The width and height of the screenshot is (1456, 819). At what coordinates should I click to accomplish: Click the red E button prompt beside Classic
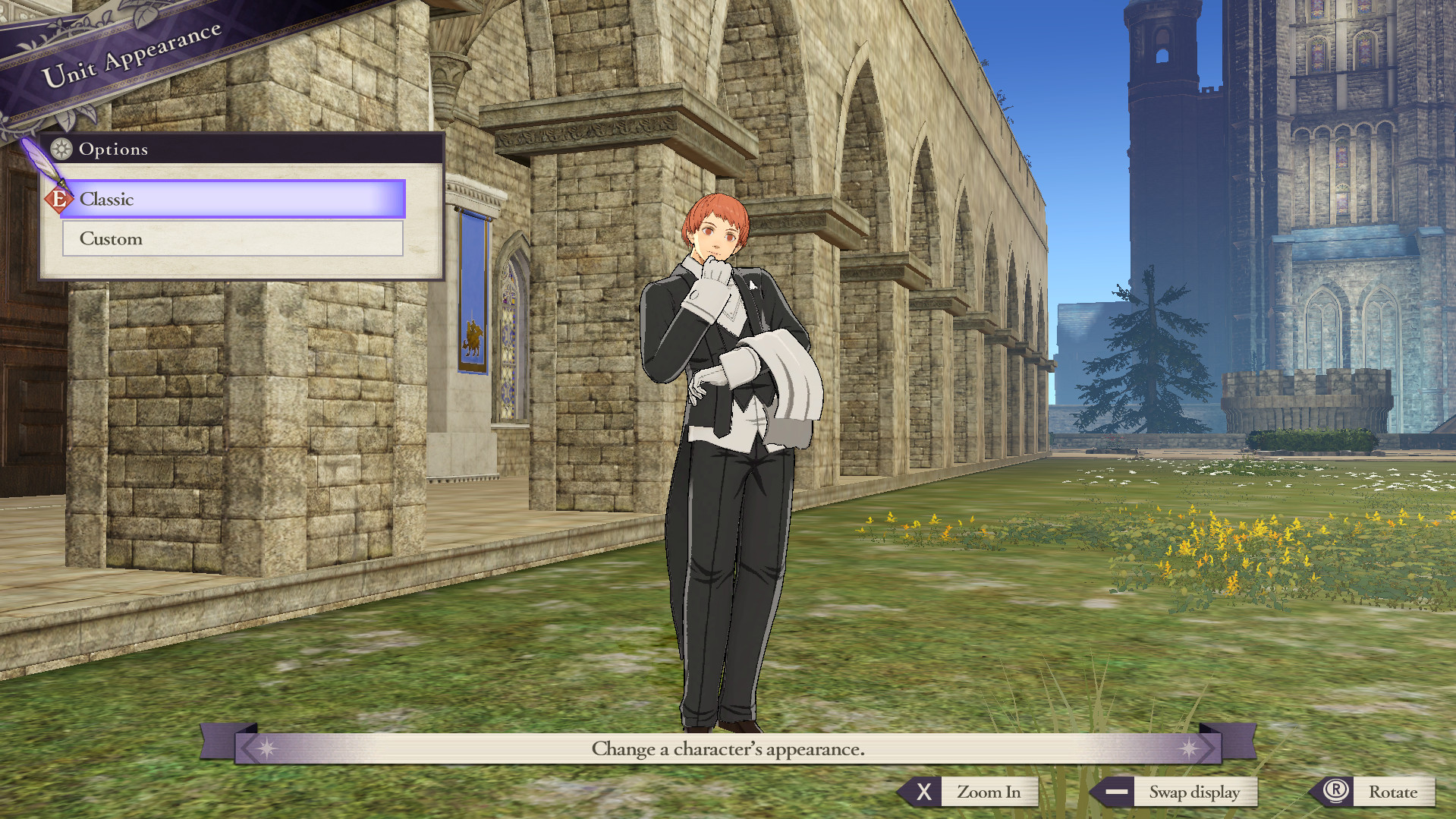point(59,199)
